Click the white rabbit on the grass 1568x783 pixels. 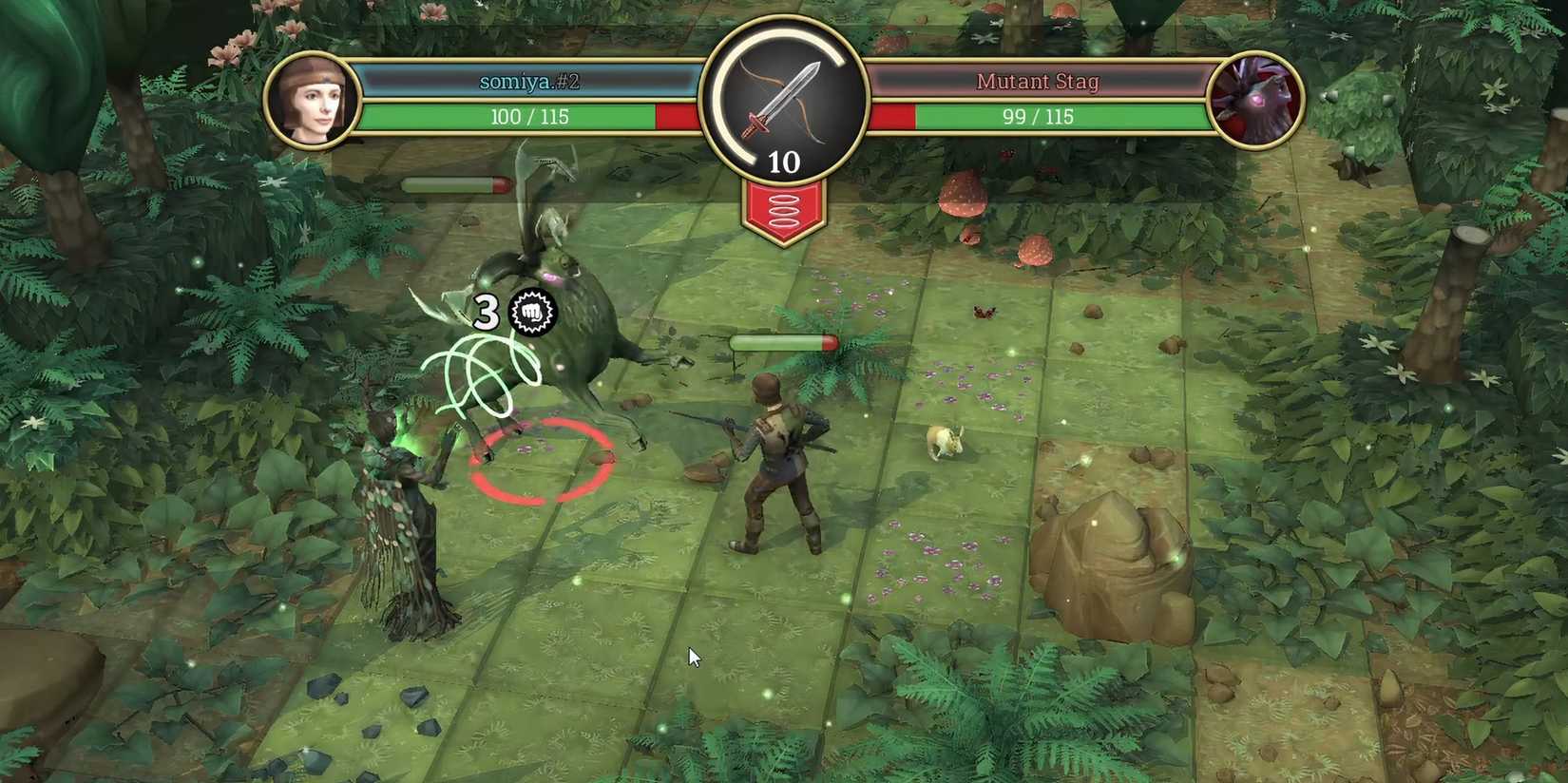tap(944, 442)
